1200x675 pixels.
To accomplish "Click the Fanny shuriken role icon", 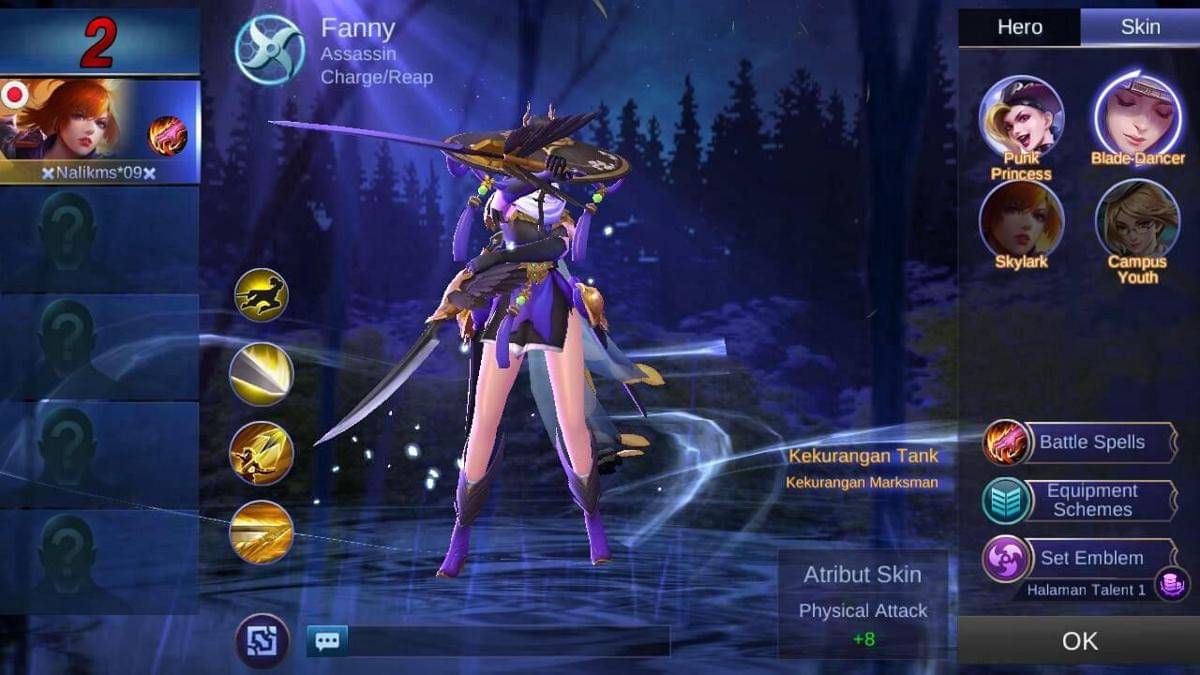I will click(x=270, y=49).
